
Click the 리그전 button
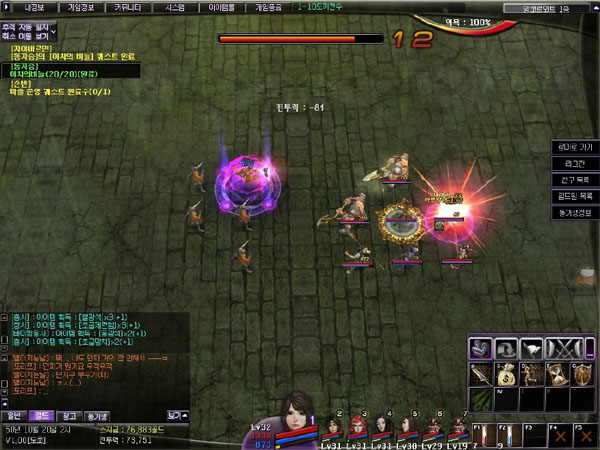[x=575, y=163]
